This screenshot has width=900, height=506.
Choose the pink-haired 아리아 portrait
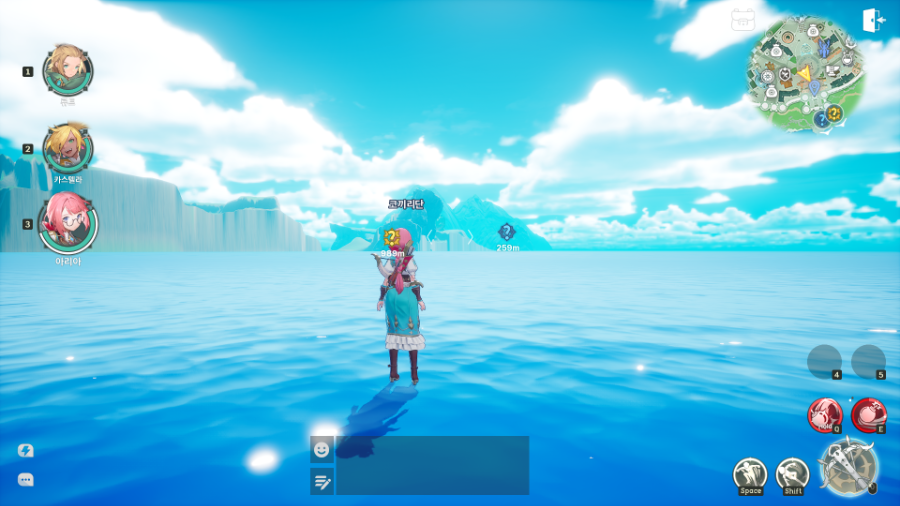point(68,223)
